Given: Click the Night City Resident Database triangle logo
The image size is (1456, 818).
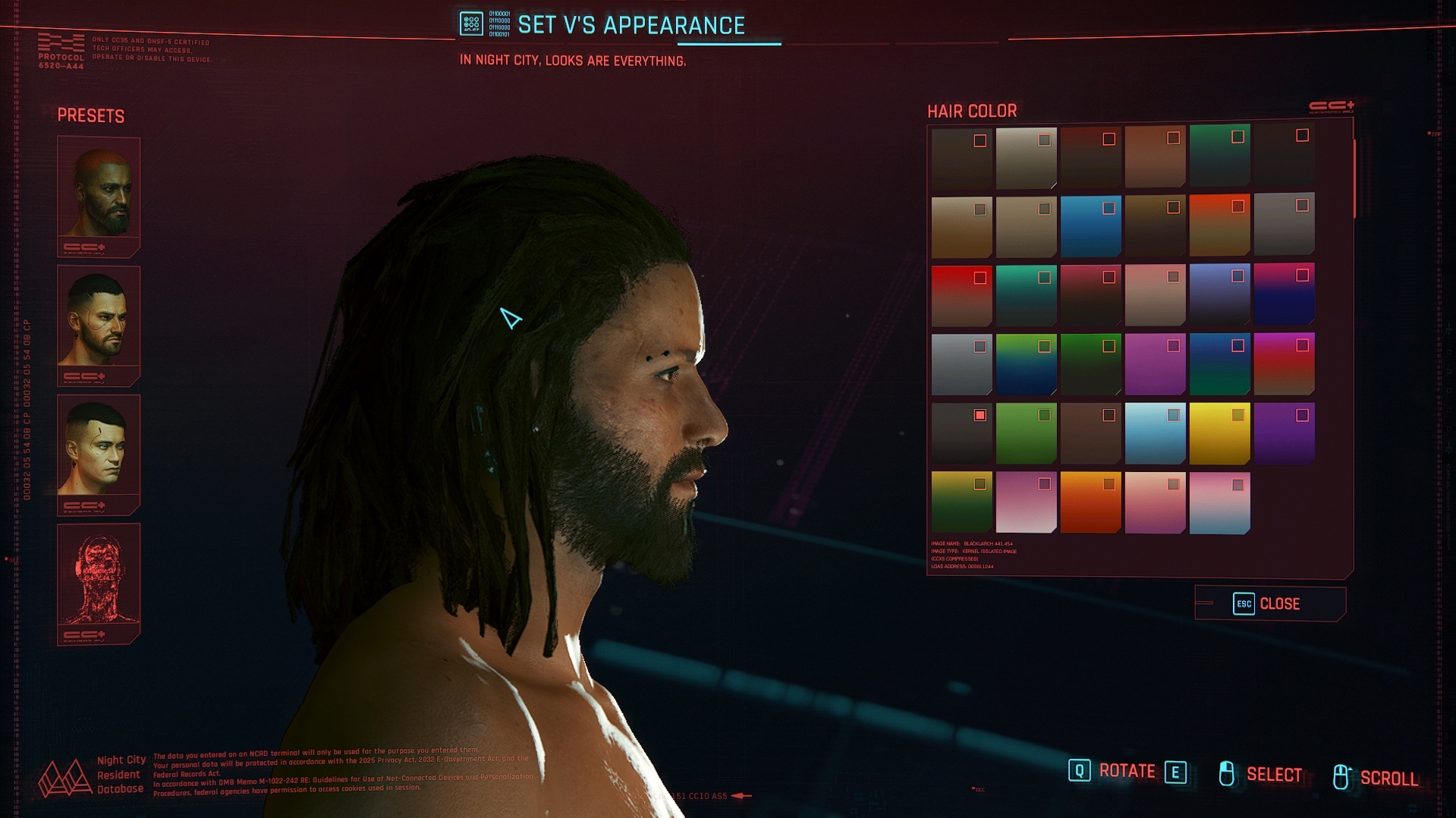Looking at the screenshot, I should (67, 778).
